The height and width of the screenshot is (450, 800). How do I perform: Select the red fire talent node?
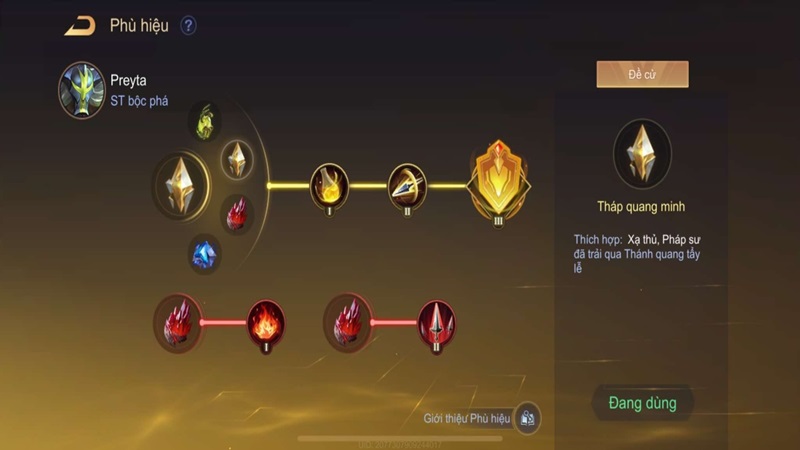(x=266, y=322)
